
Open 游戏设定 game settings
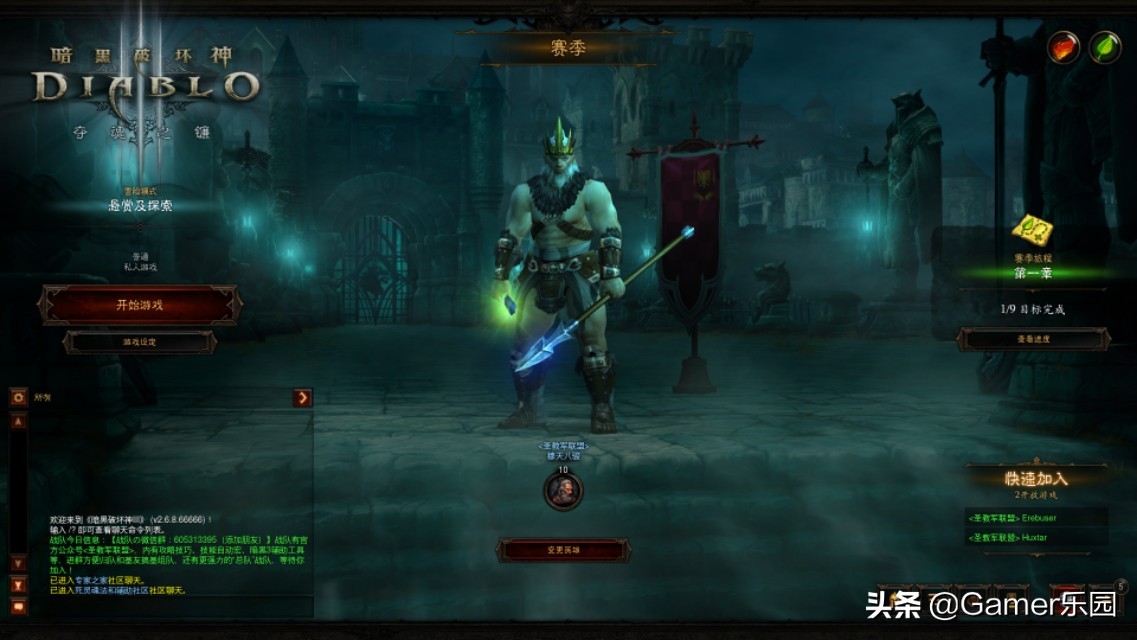pyautogui.click(x=139, y=342)
